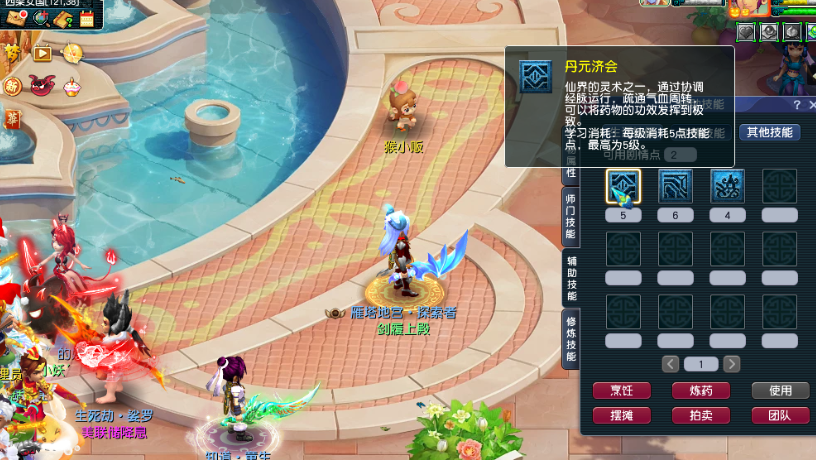Viewport: 816px width, 460px height.
Task: Click the video play icon
Action: pyautogui.click(x=42, y=54)
